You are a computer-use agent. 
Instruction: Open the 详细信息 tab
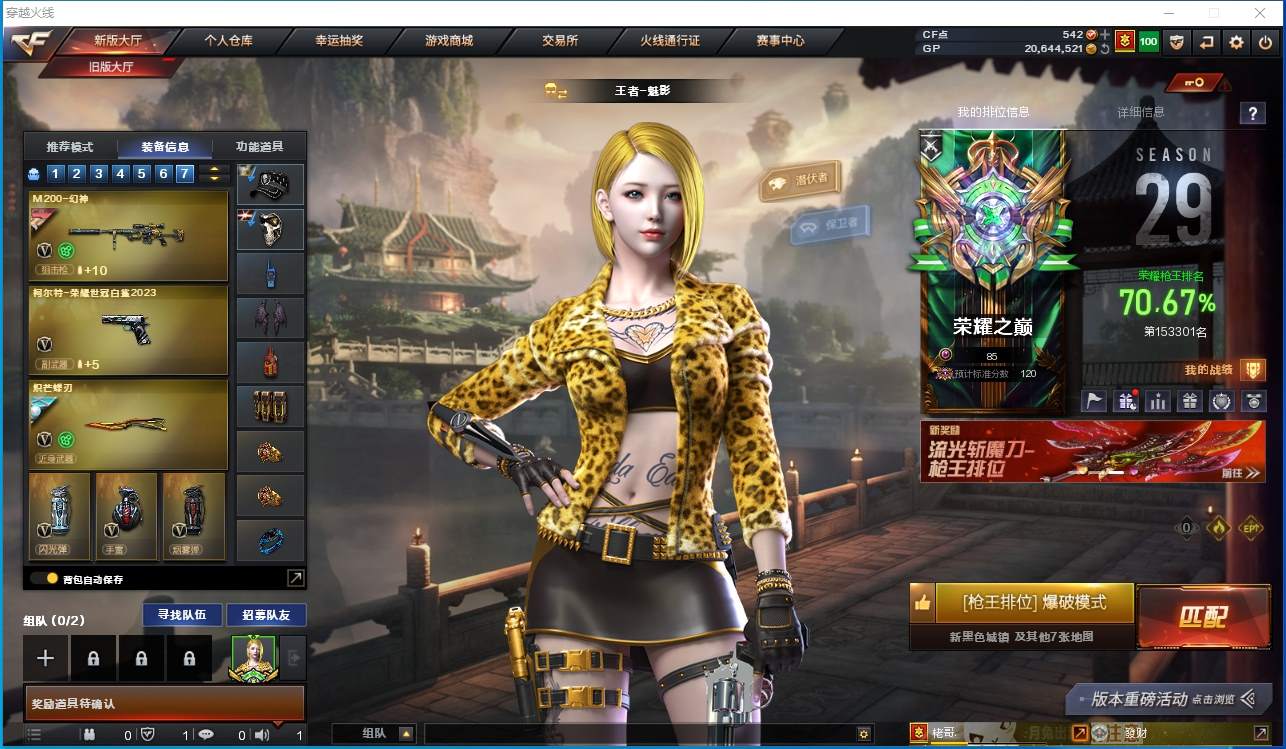pyautogui.click(x=1140, y=112)
